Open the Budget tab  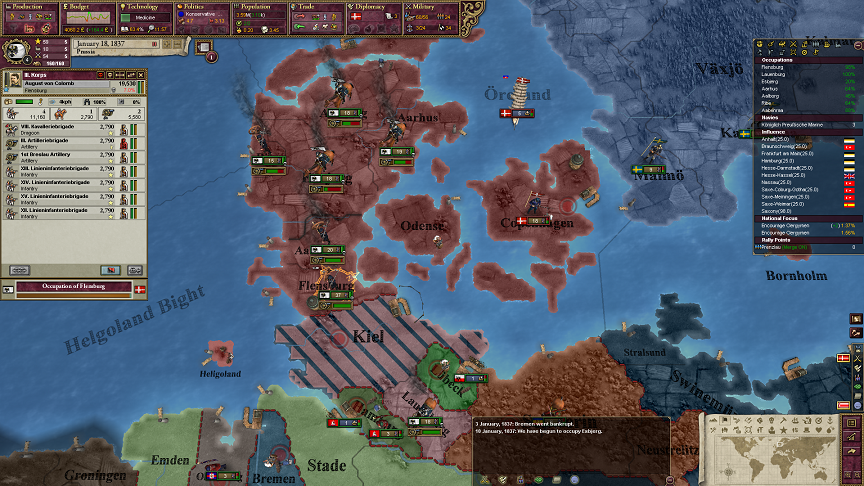(x=87, y=7)
